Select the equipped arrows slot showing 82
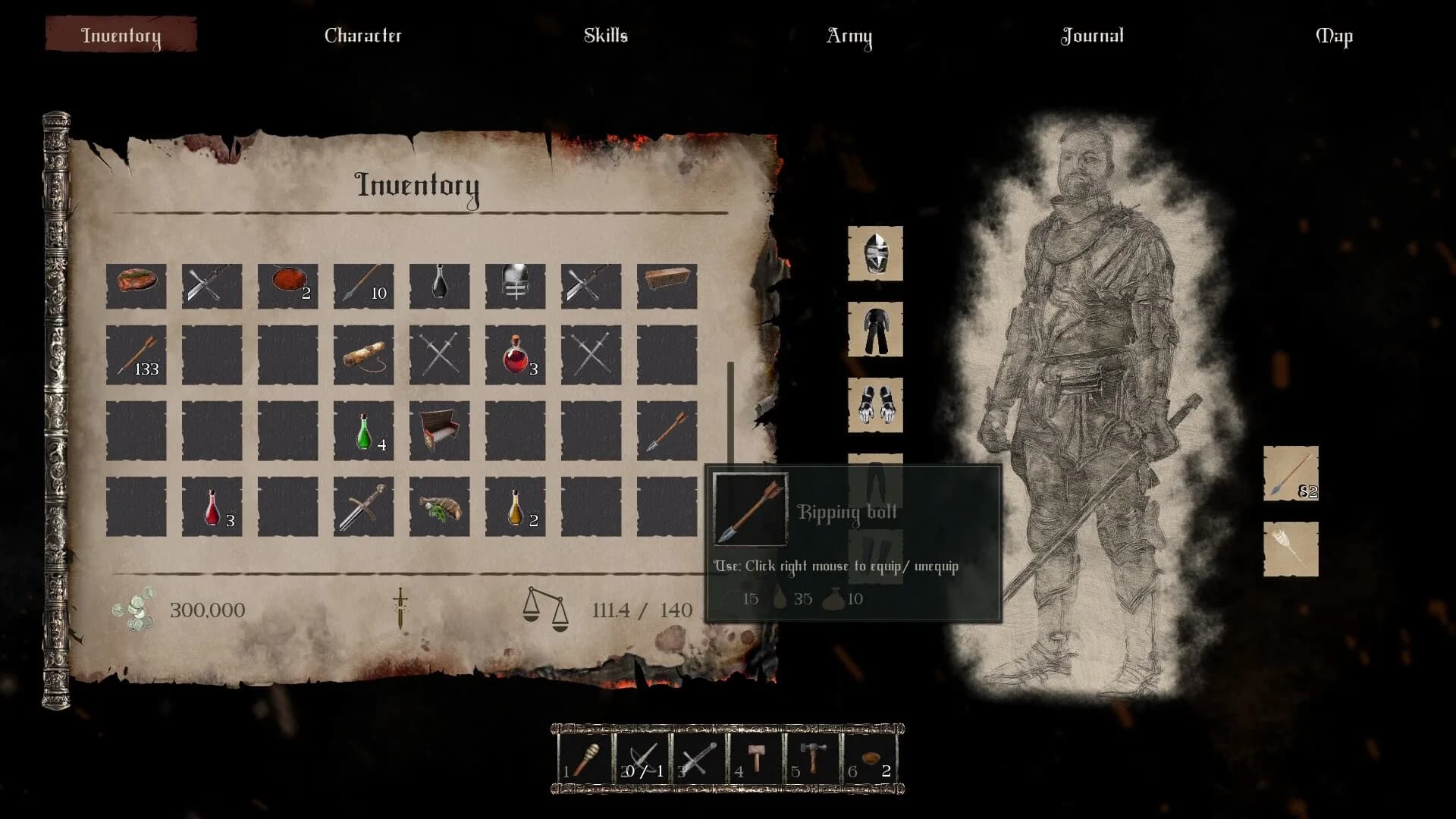 (1291, 473)
